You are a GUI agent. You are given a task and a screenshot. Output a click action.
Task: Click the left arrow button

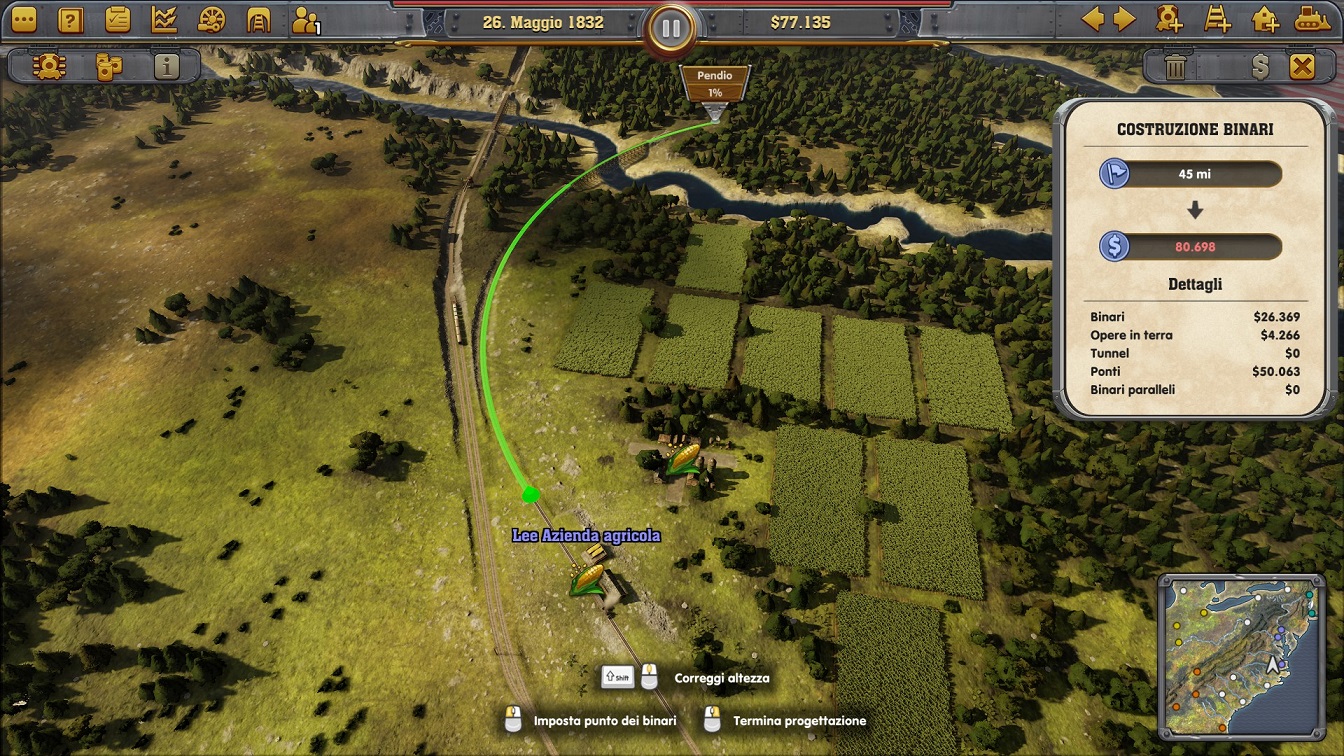click(1093, 19)
